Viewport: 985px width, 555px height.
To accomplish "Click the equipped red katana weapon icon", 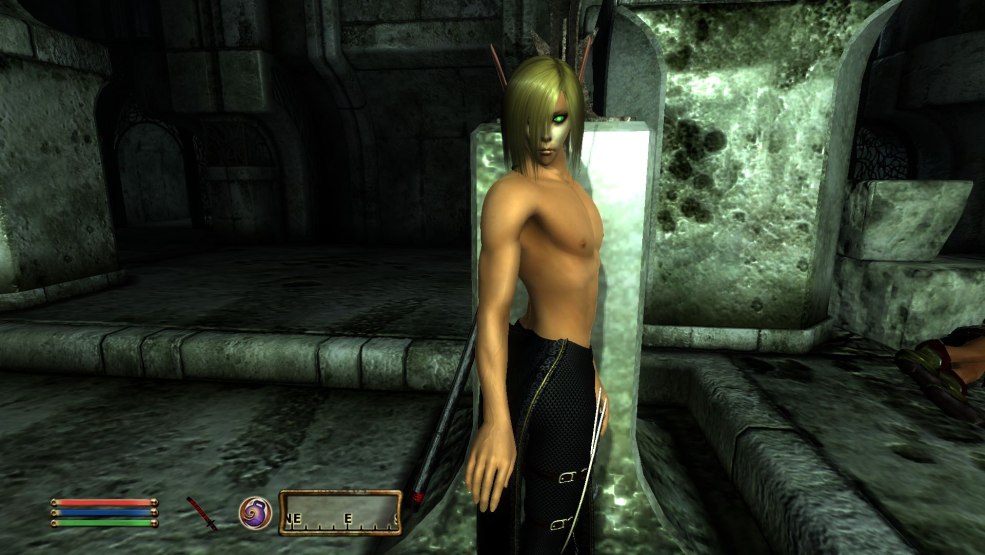I will (202, 513).
